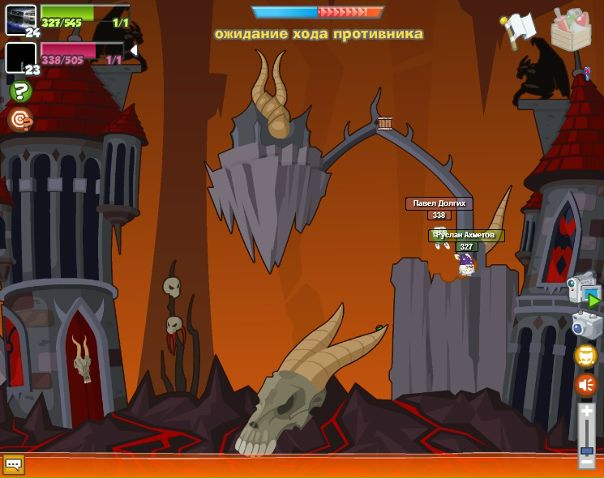The height and width of the screenshot is (478, 604).
Task: Click the white arrow beside the pink health bar
Action: click(133, 50)
